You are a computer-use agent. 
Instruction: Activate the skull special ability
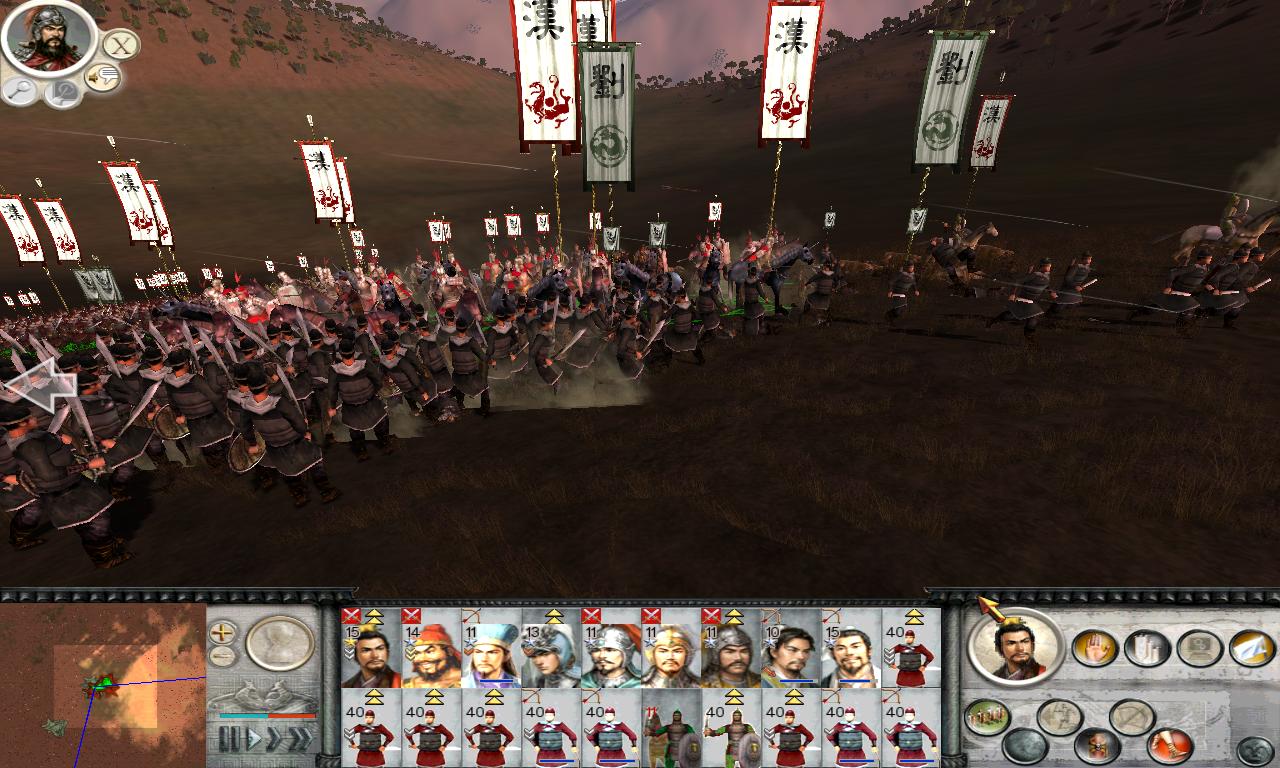click(x=1096, y=745)
